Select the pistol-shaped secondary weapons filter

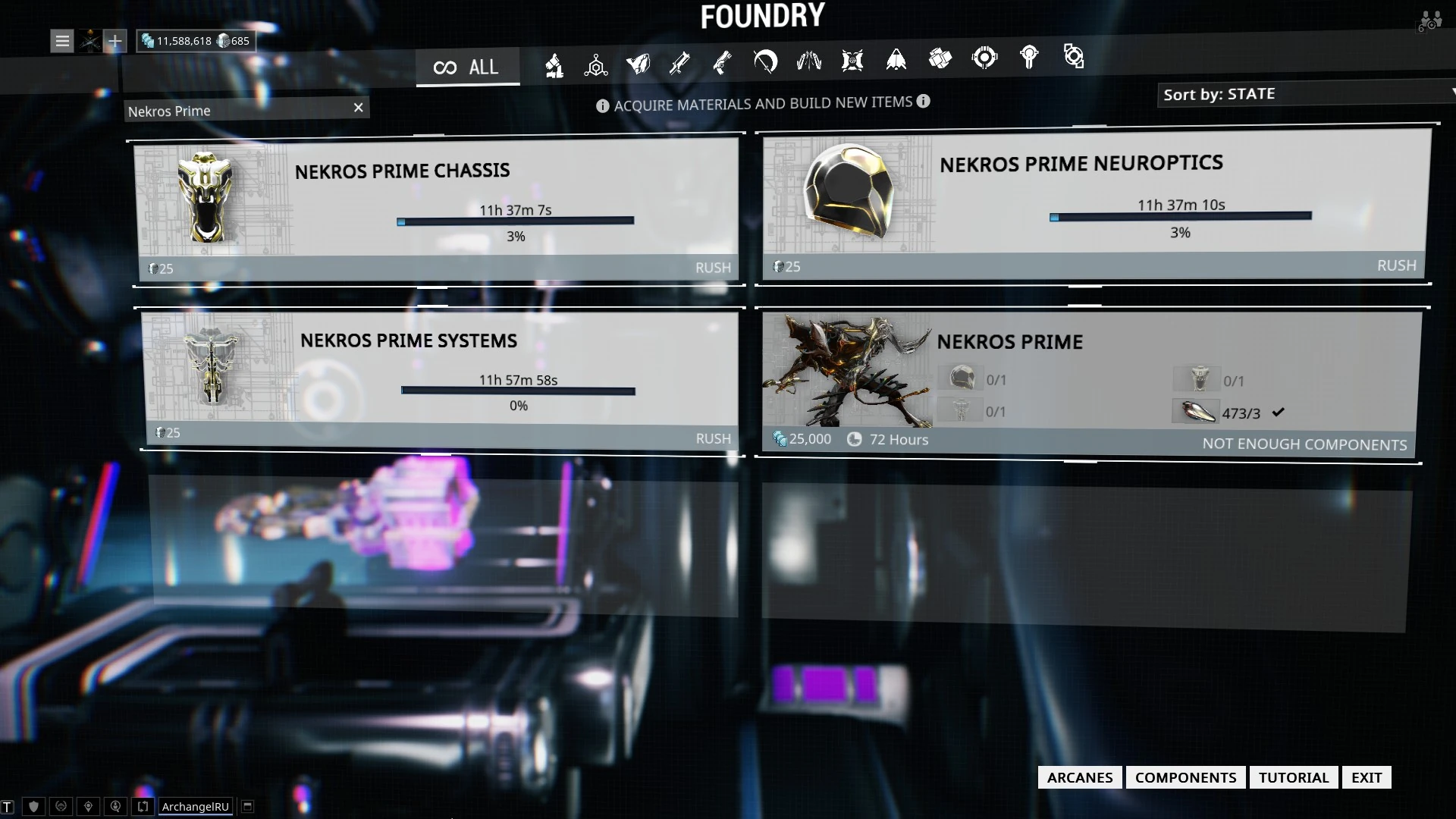723,62
